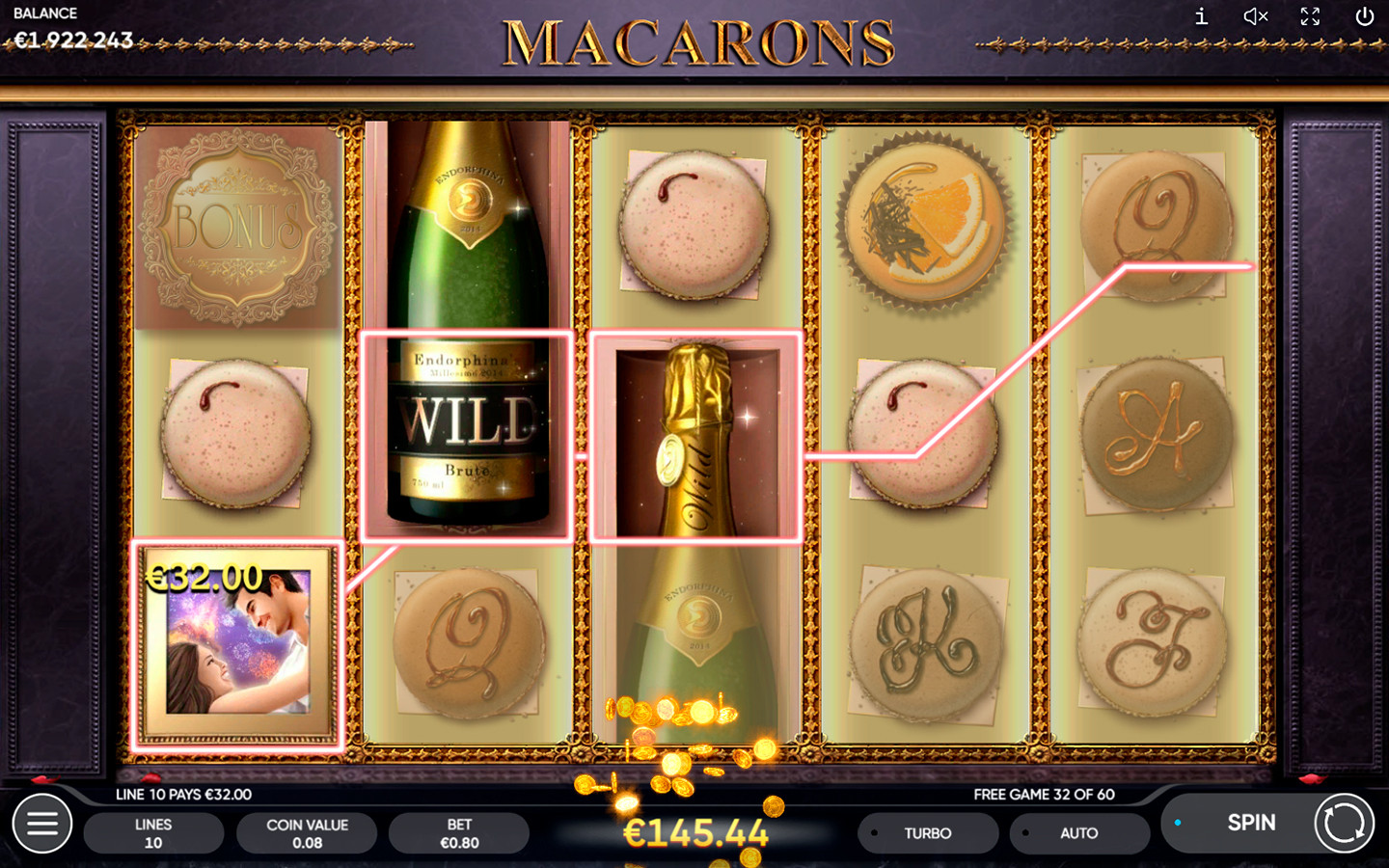1389x868 pixels.
Task: Enable Auto spin
Action: pos(1078,833)
